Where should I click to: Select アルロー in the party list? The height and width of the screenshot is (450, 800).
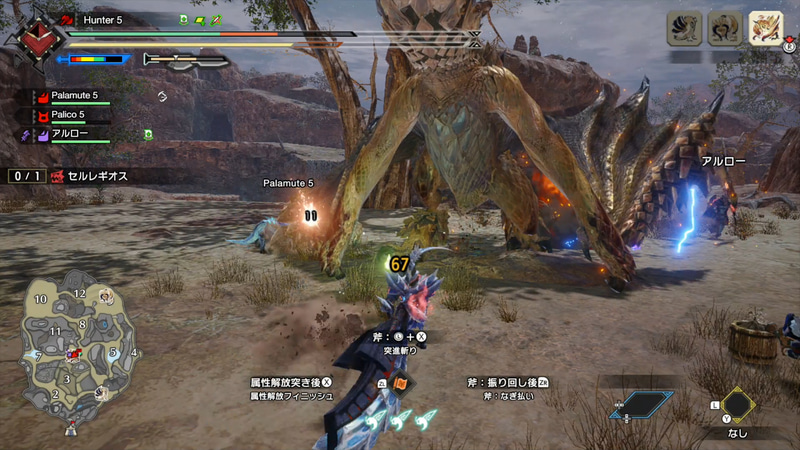tap(68, 133)
